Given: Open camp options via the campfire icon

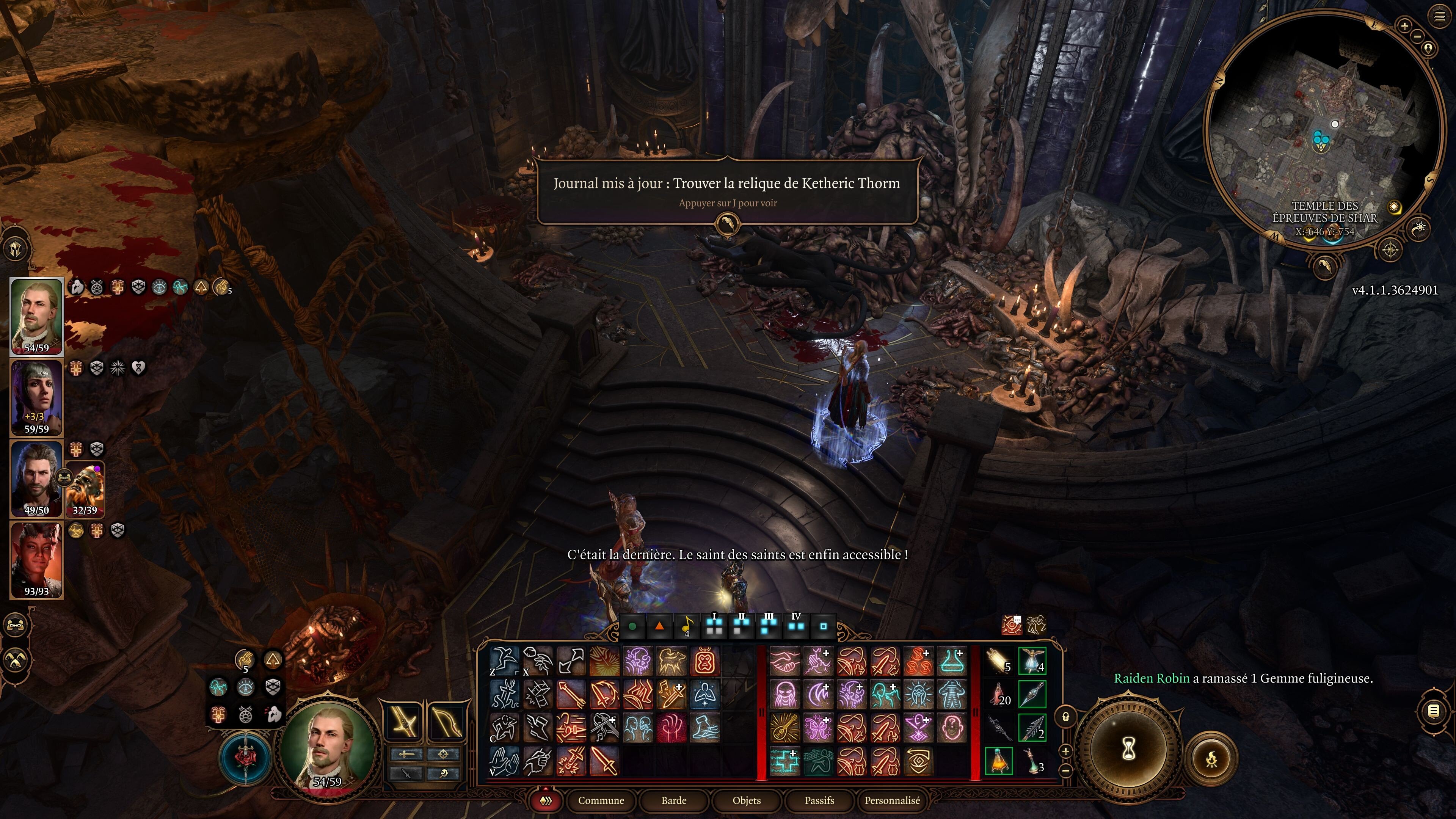Looking at the screenshot, I should (1212, 759).
